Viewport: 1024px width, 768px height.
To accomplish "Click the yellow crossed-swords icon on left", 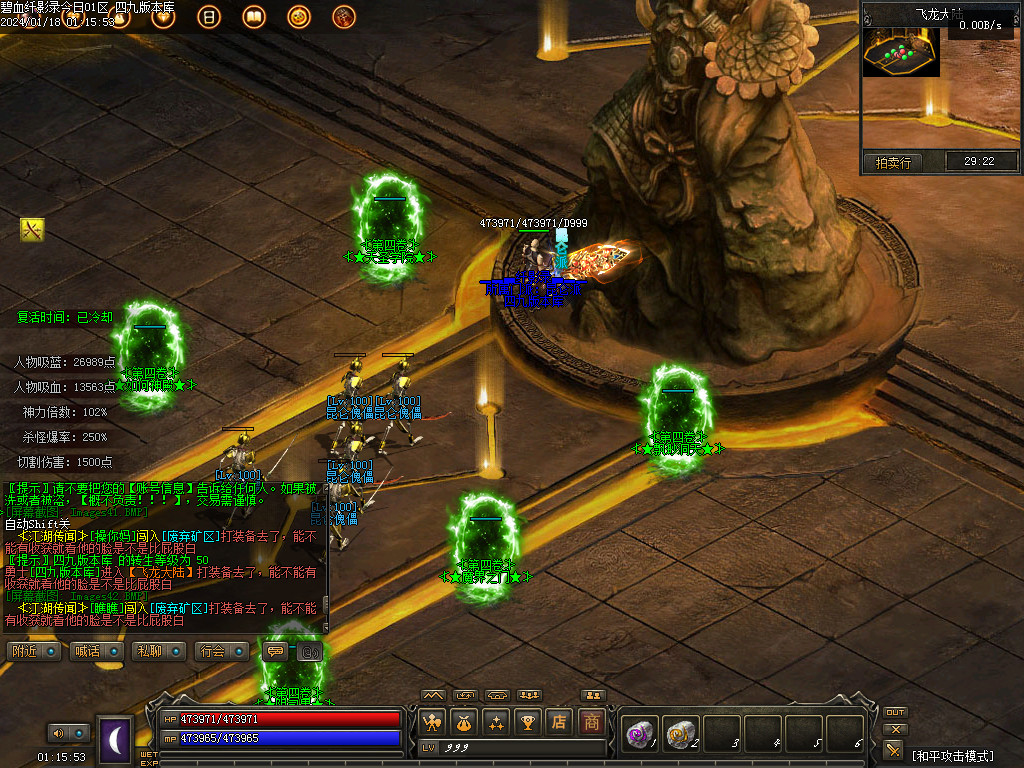I will 32,230.
